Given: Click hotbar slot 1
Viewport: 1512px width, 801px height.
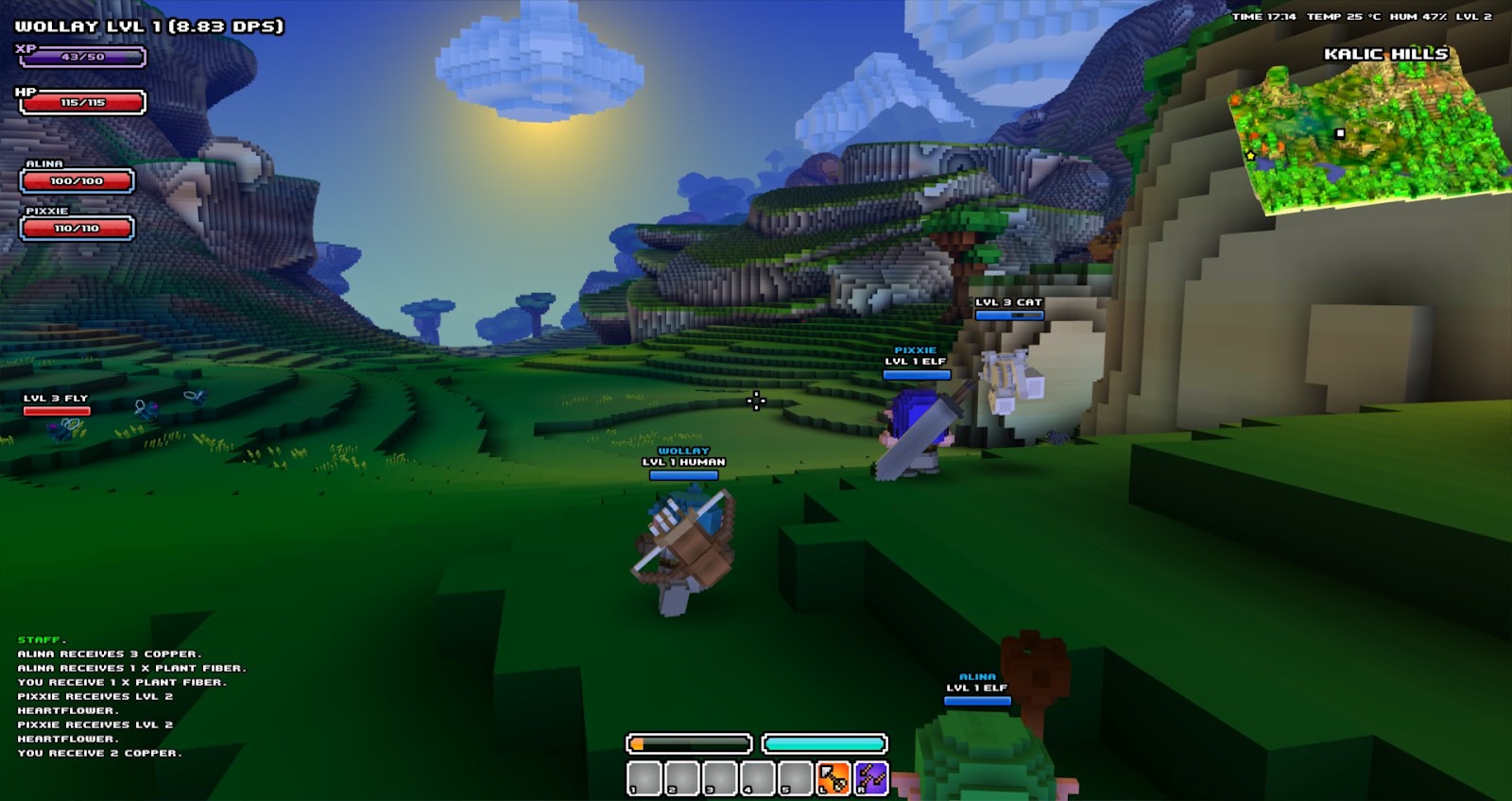Looking at the screenshot, I should pyautogui.click(x=645, y=777).
